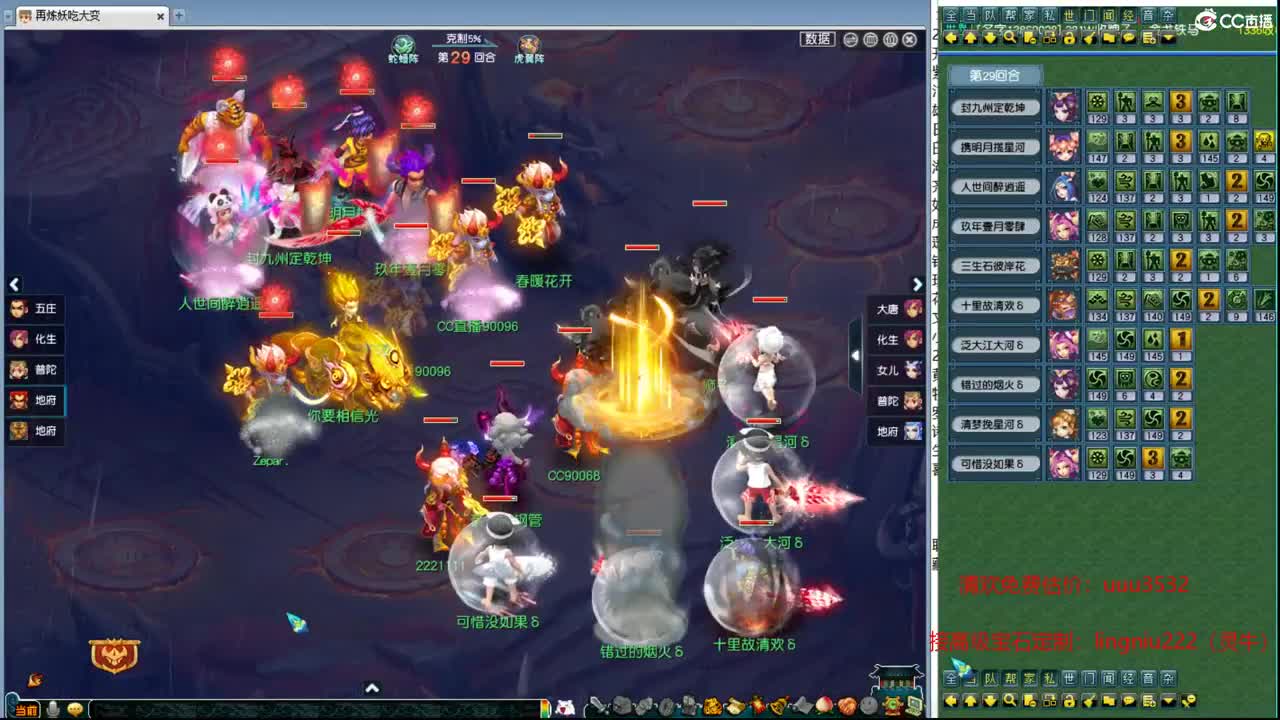The height and width of the screenshot is (720, 1280).
Task: Expand the bottom action bar with the up arrow
Action: coord(372,688)
